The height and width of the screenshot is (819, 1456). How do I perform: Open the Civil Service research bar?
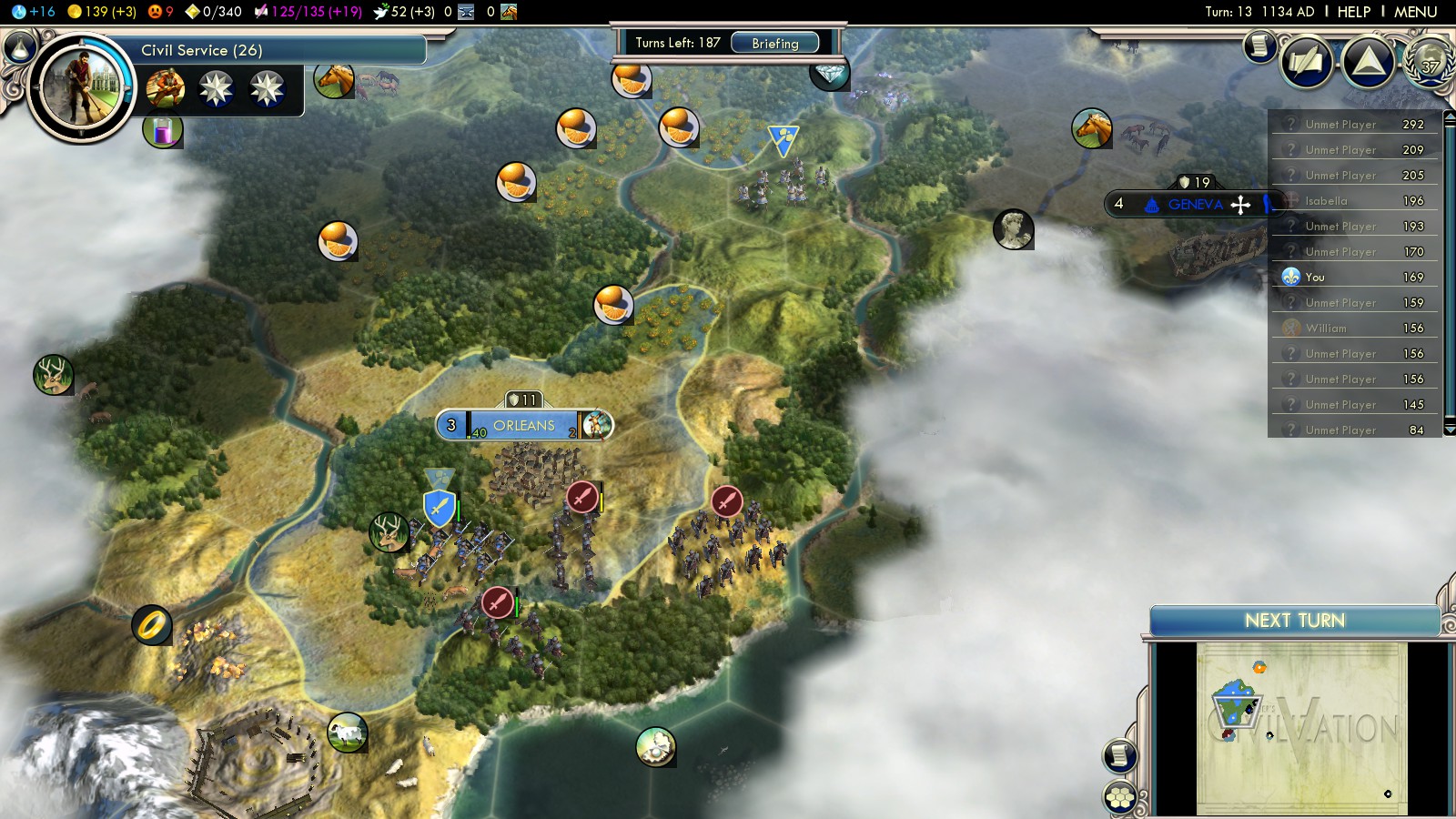click(273, 50)
